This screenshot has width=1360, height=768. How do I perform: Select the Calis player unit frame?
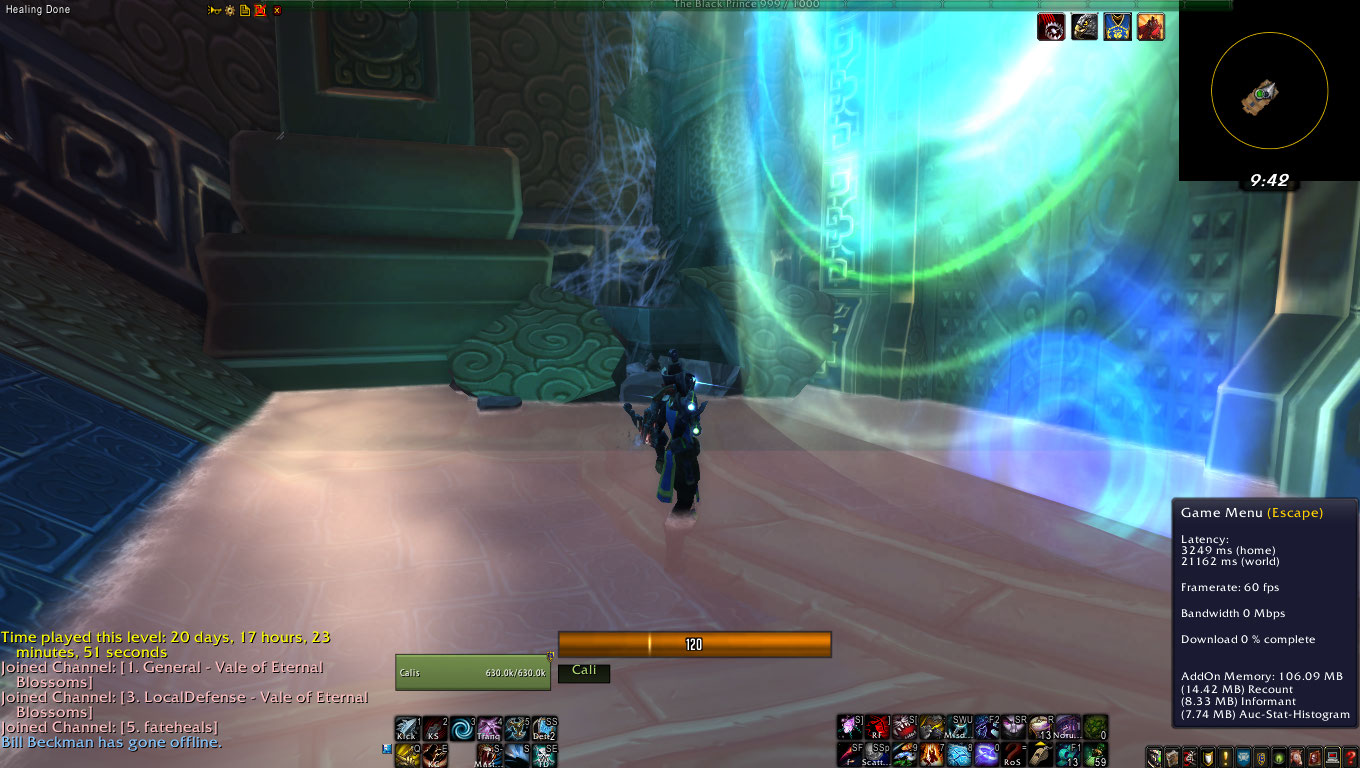coord(472,672)
